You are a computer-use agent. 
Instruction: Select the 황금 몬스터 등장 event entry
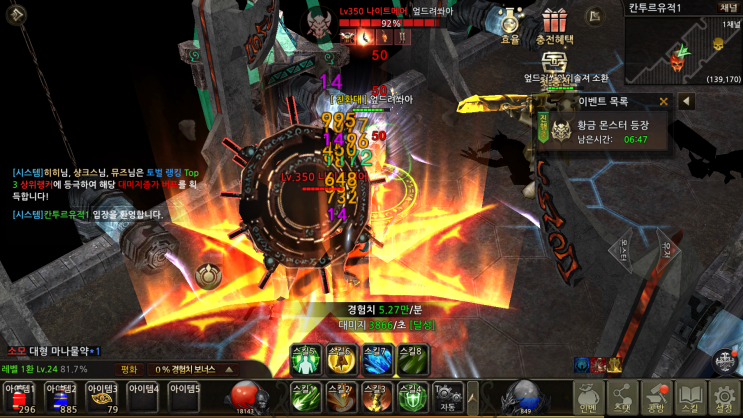tap(610, 131)
